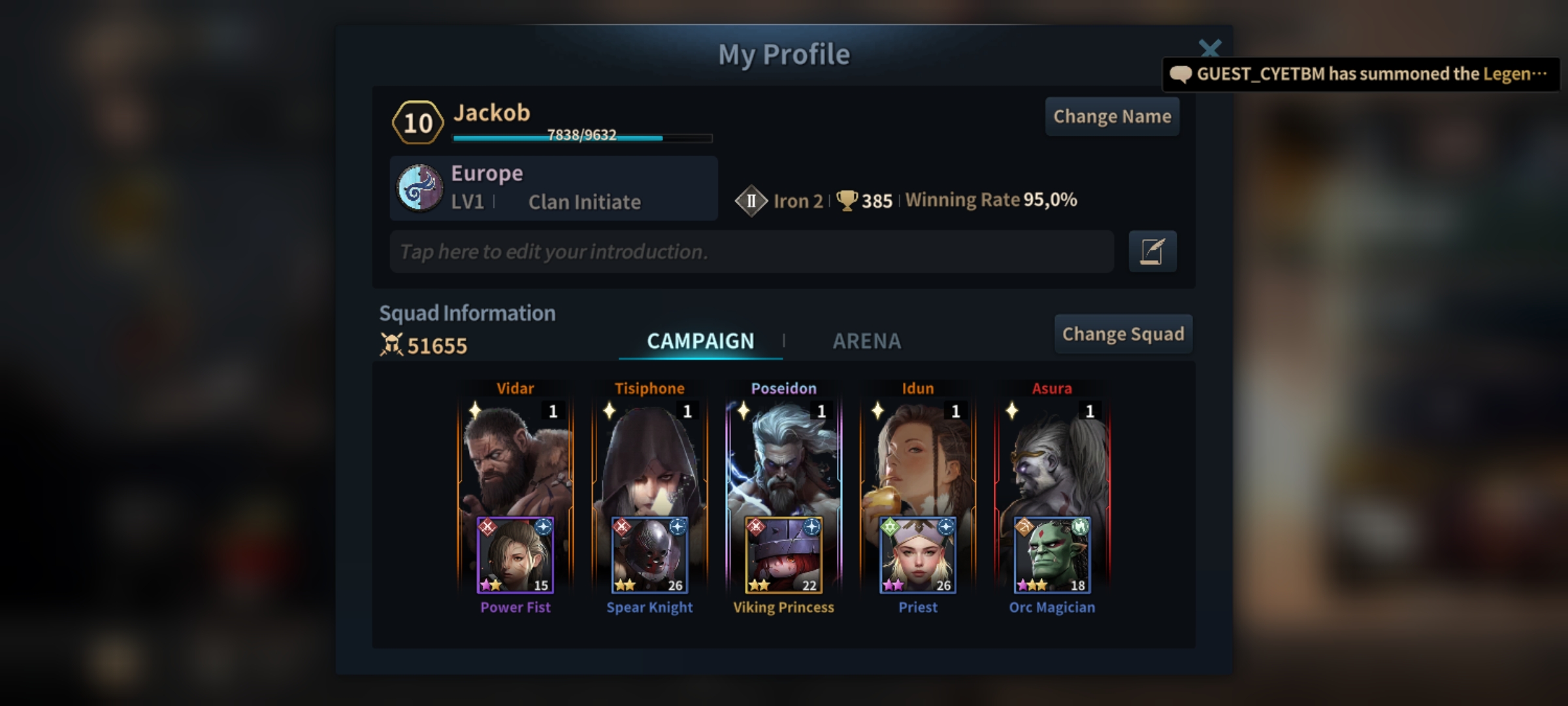Open the Change Name dialog

(x=1112, y=116)
